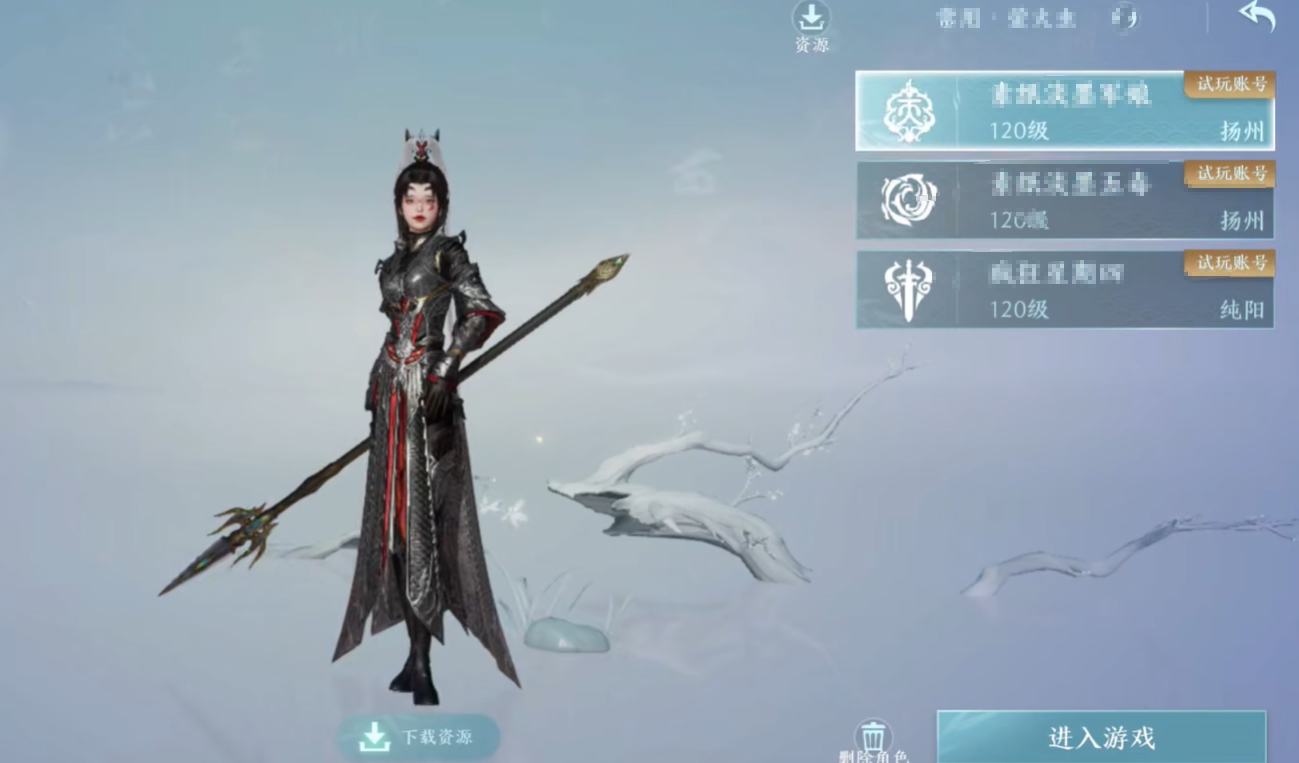Choose the unhighlighted 扬州 character with swirl emblem

point(1064,200)
